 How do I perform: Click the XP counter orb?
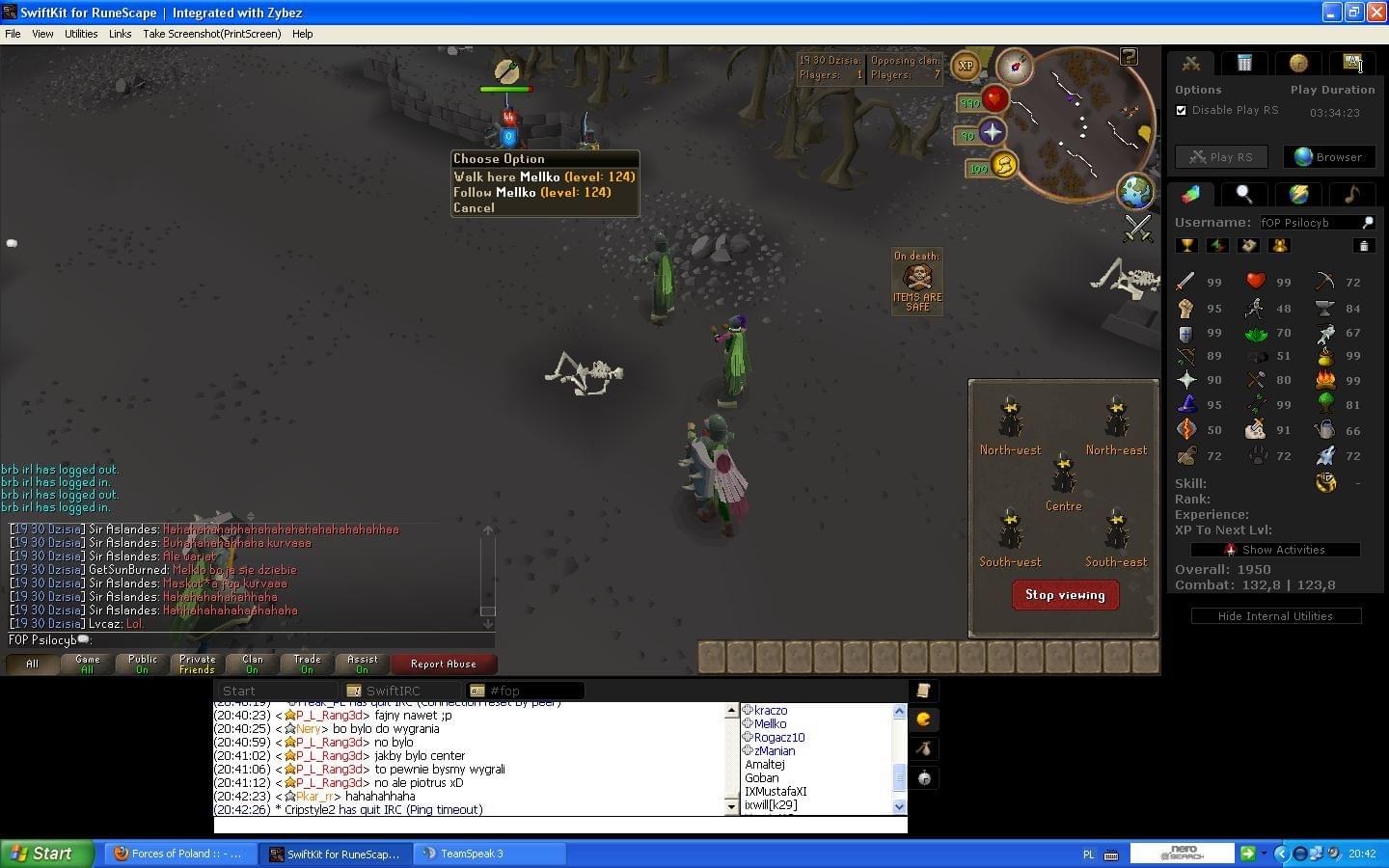point(966,67)
